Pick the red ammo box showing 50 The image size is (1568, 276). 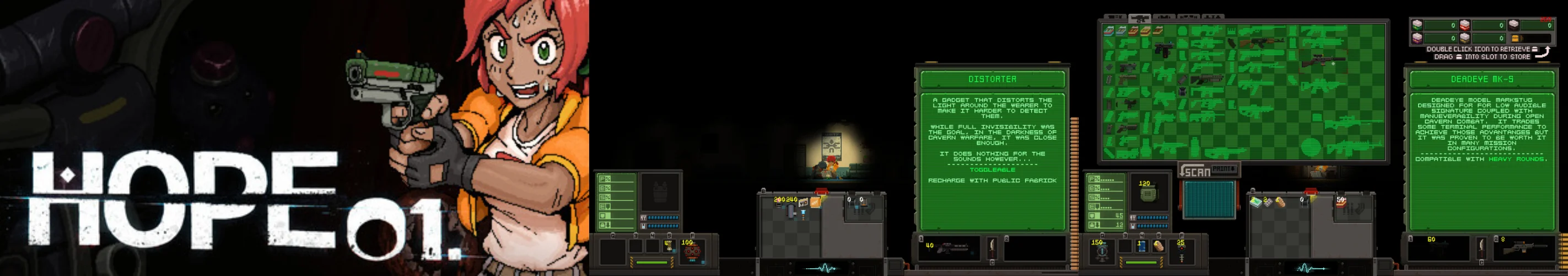click(1341, 203)
